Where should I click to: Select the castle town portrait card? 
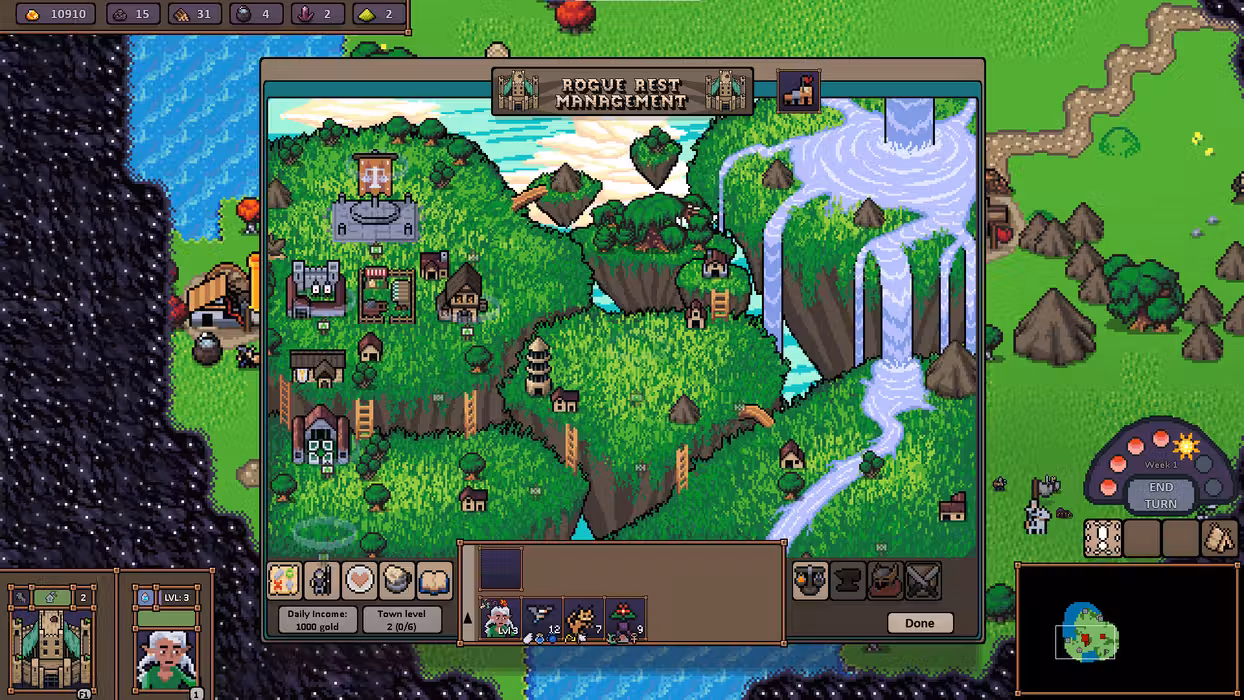point(51,640)
